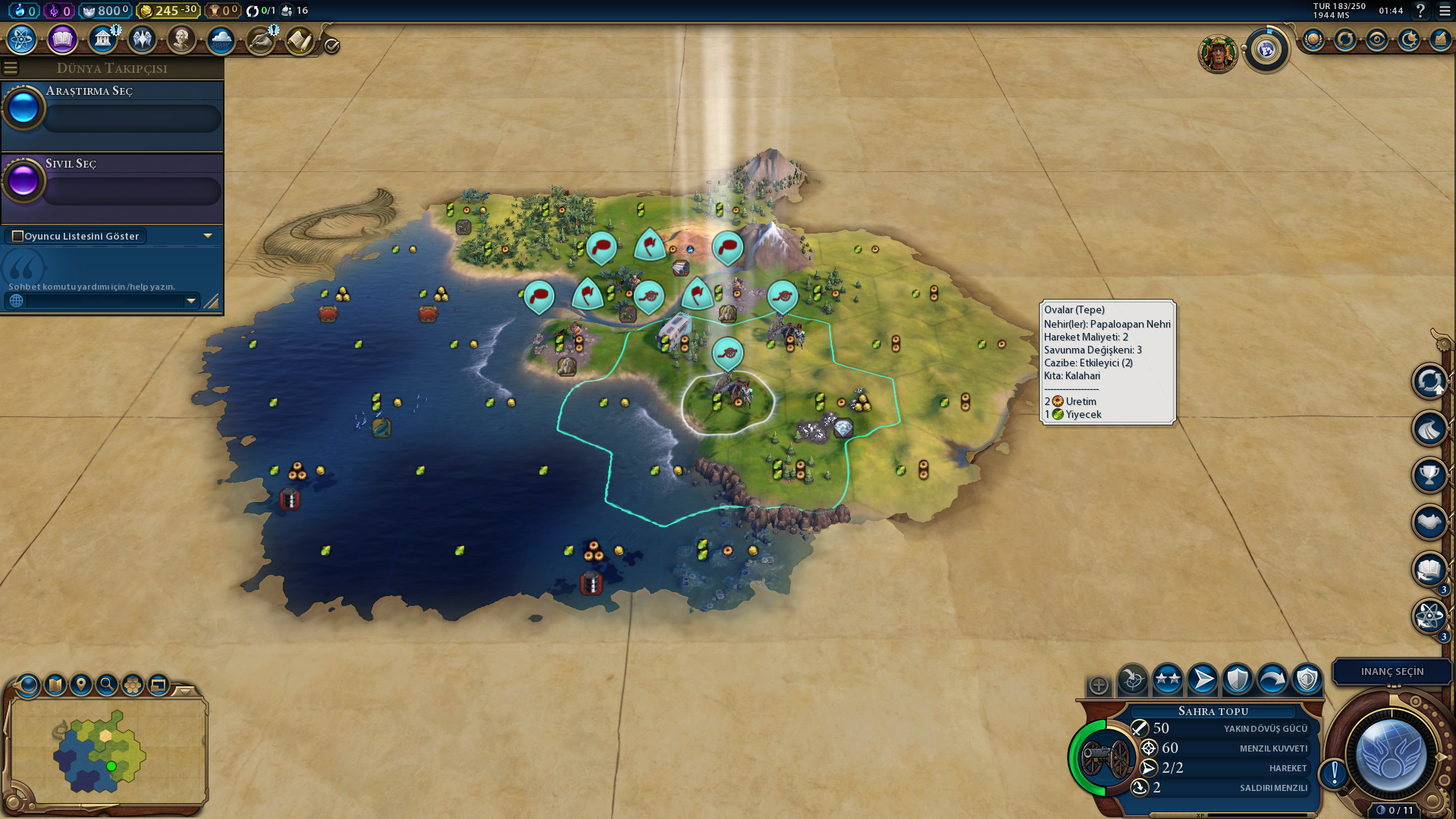Activate the fortify shield unit action
Image resolution: width=1456 pixels, height=819 pixels.
[x=1238, y=679]
